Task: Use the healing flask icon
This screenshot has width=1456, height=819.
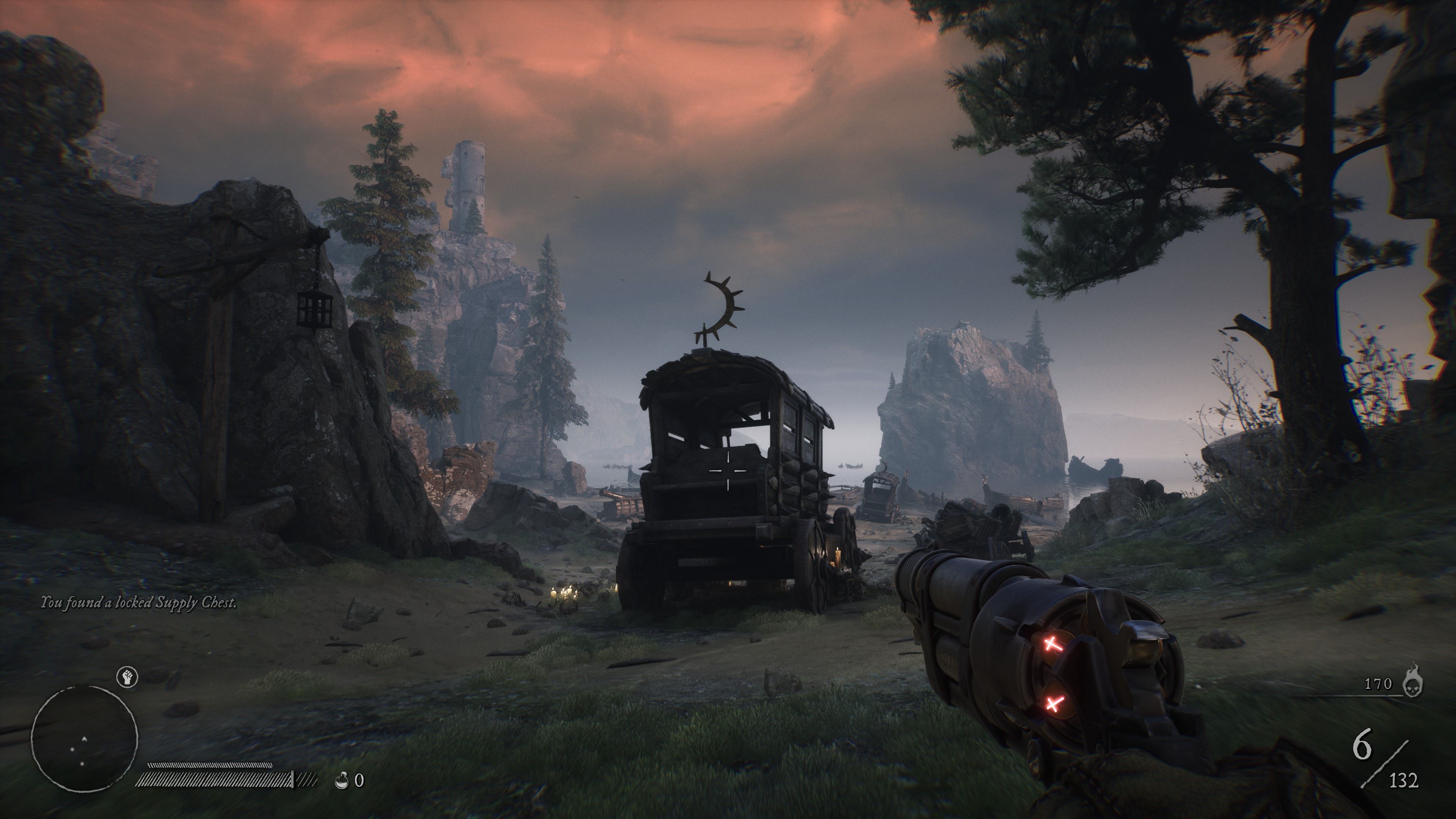Action: 341,781
